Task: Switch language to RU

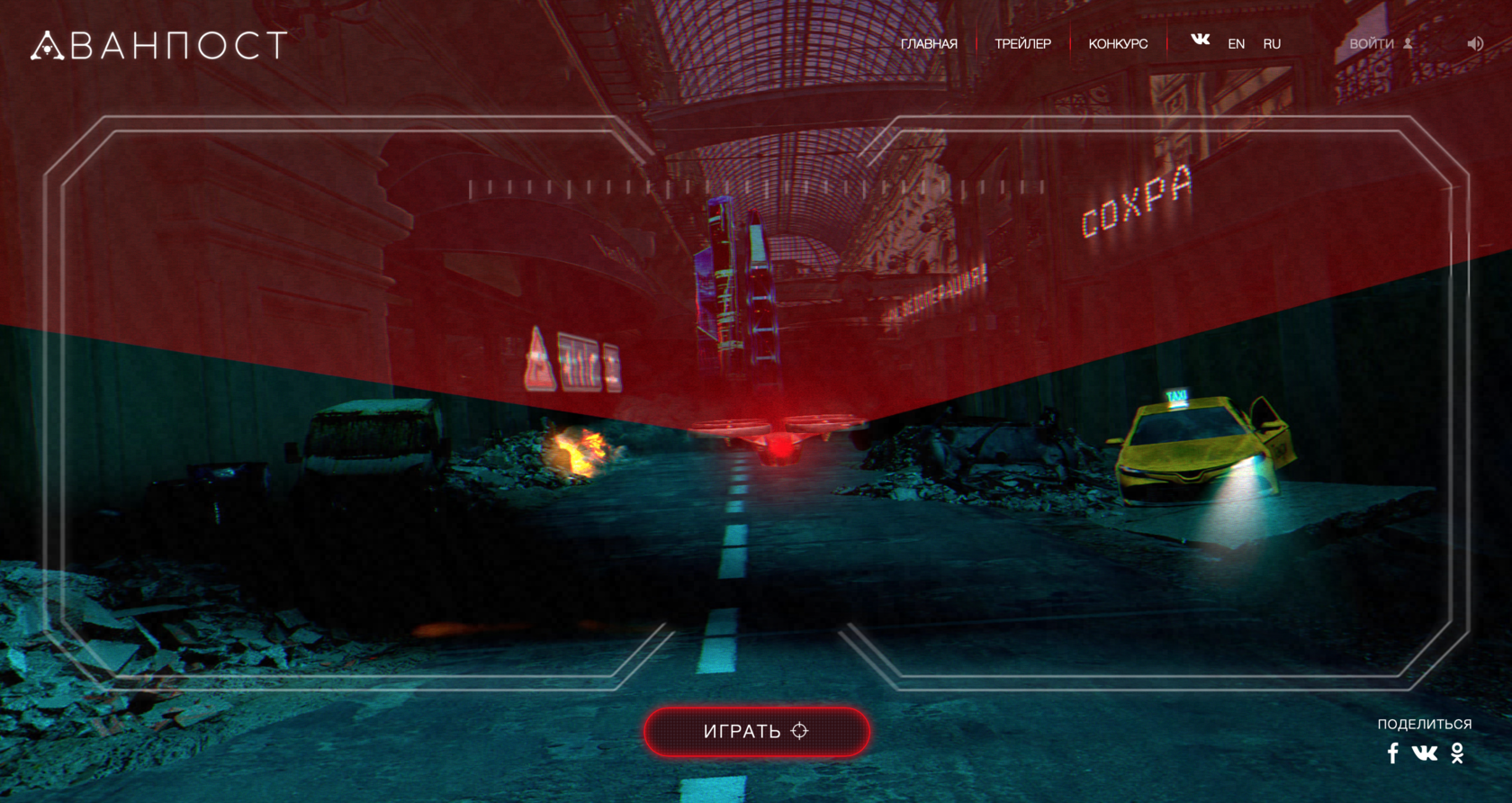Action: pyautogui.click(x=1272, y=44)
